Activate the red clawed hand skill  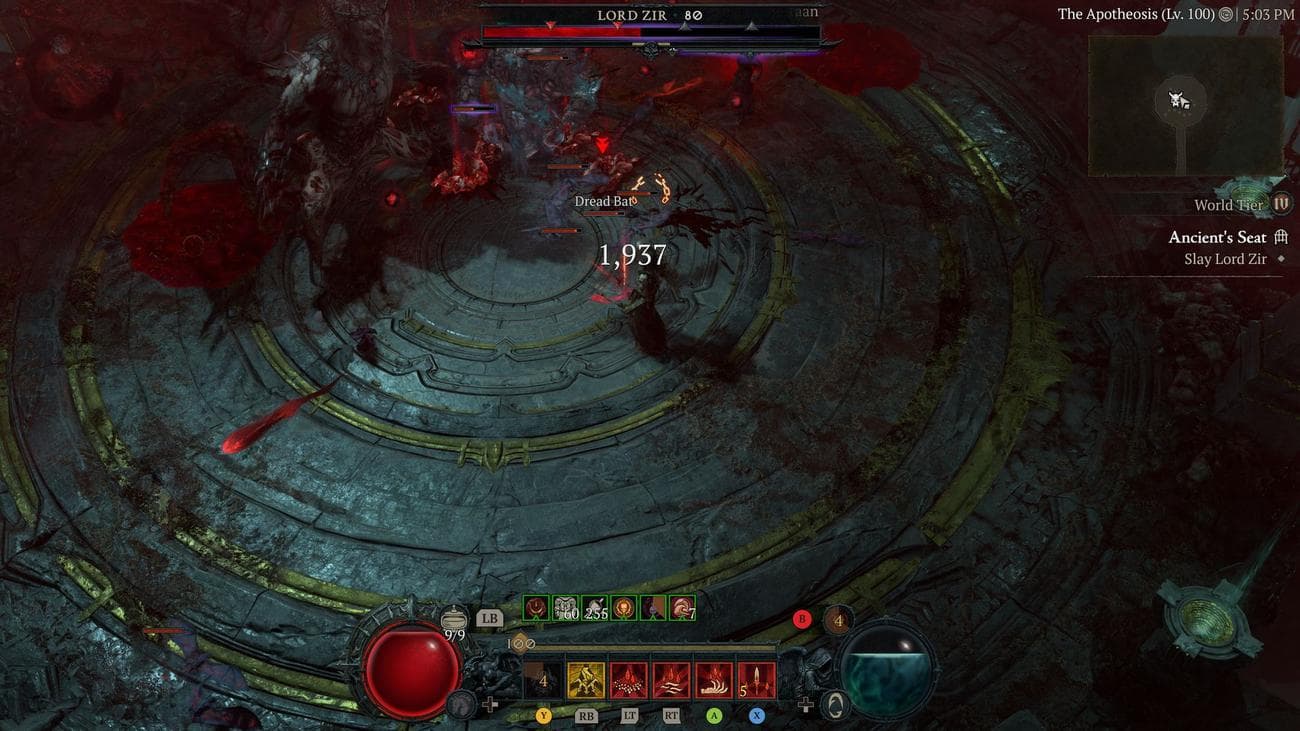pyautogui.click(x=714, y=680)
